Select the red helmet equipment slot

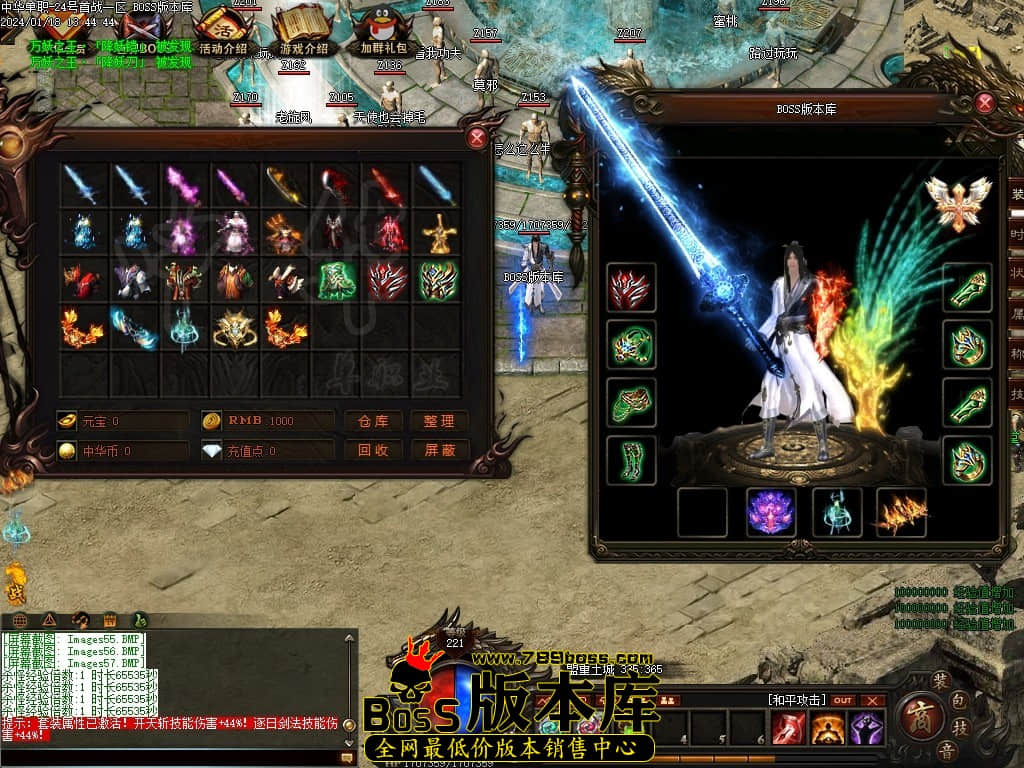(x=631, y=288)
